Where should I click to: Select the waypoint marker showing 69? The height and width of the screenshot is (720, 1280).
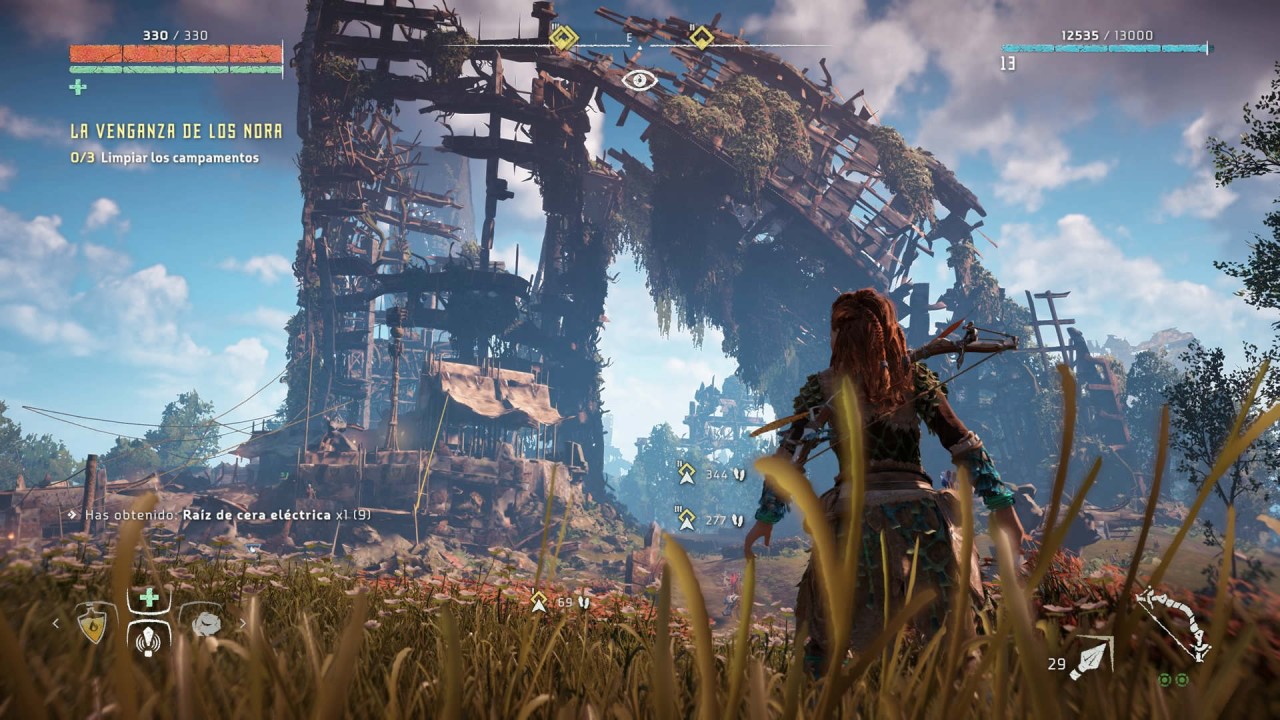tap(540, 602)
